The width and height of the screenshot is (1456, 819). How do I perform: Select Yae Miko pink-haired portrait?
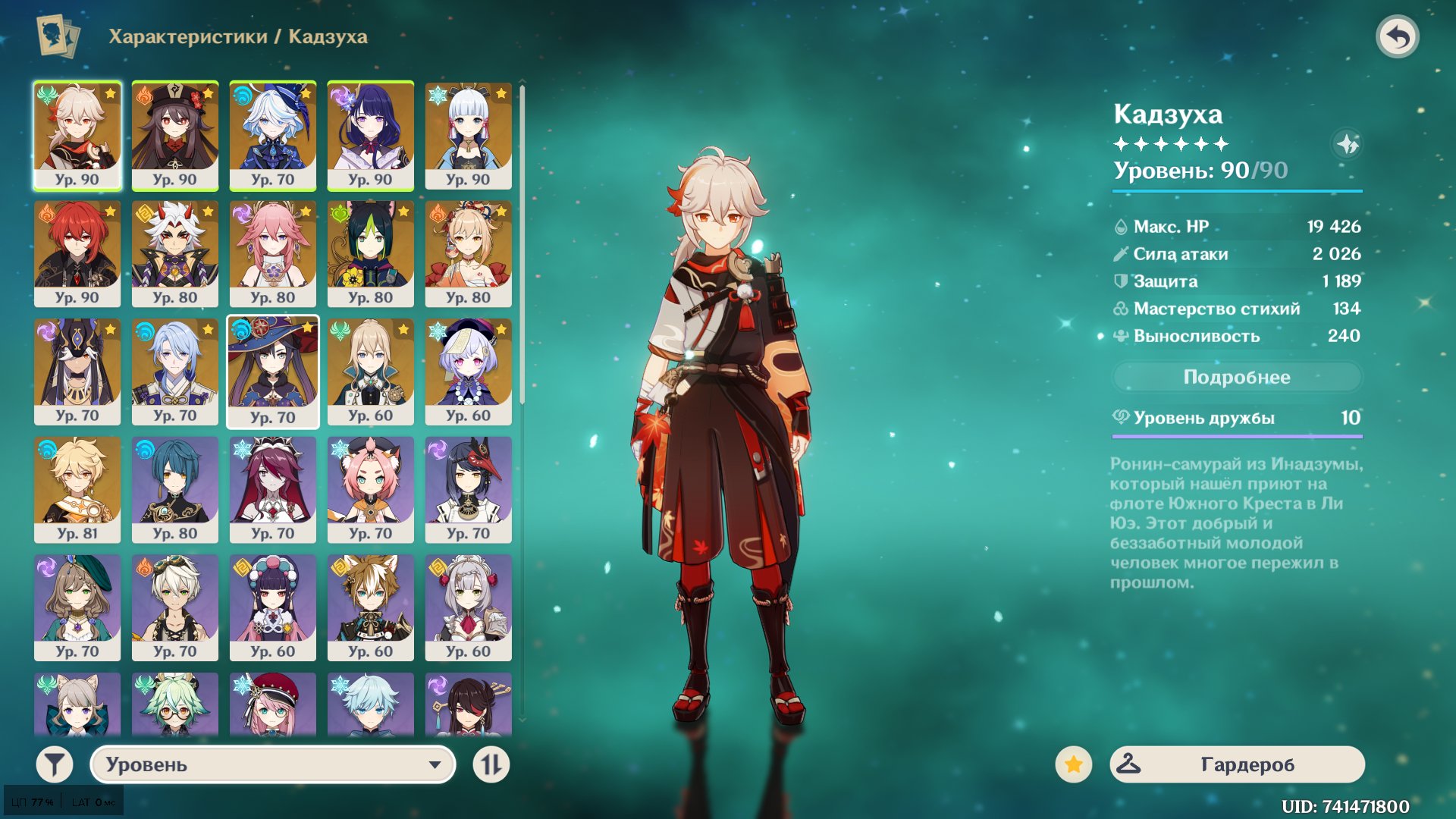pyautogui.click(x=272, y=253)
